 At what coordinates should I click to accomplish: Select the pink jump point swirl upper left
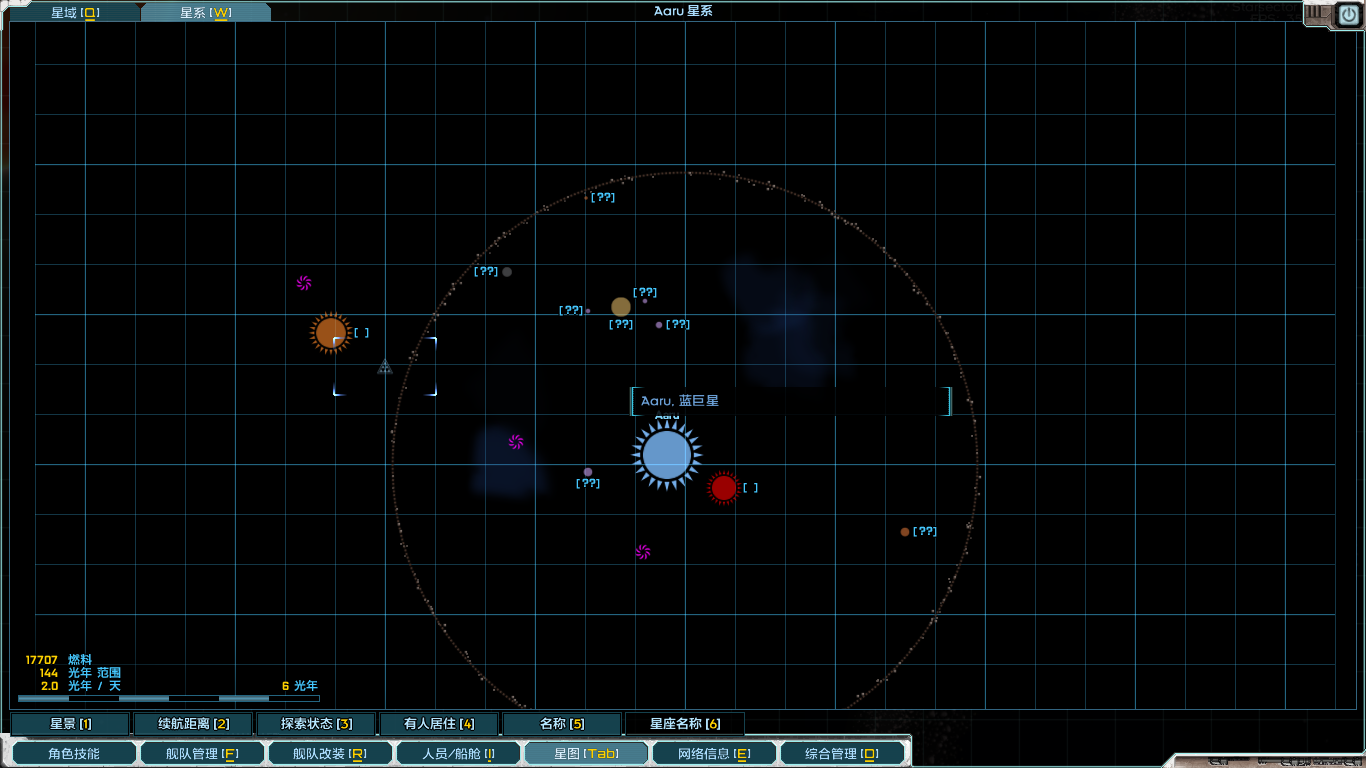pos(305,283)
